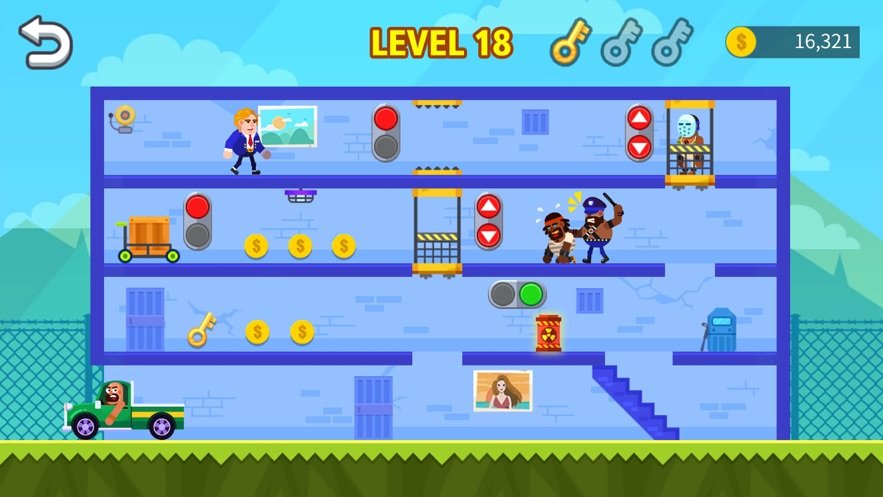This screenshot has width=883, height=497.
Task: Hit the down arrow next to the beaten prisoner
Action: (x=488, y=235)
